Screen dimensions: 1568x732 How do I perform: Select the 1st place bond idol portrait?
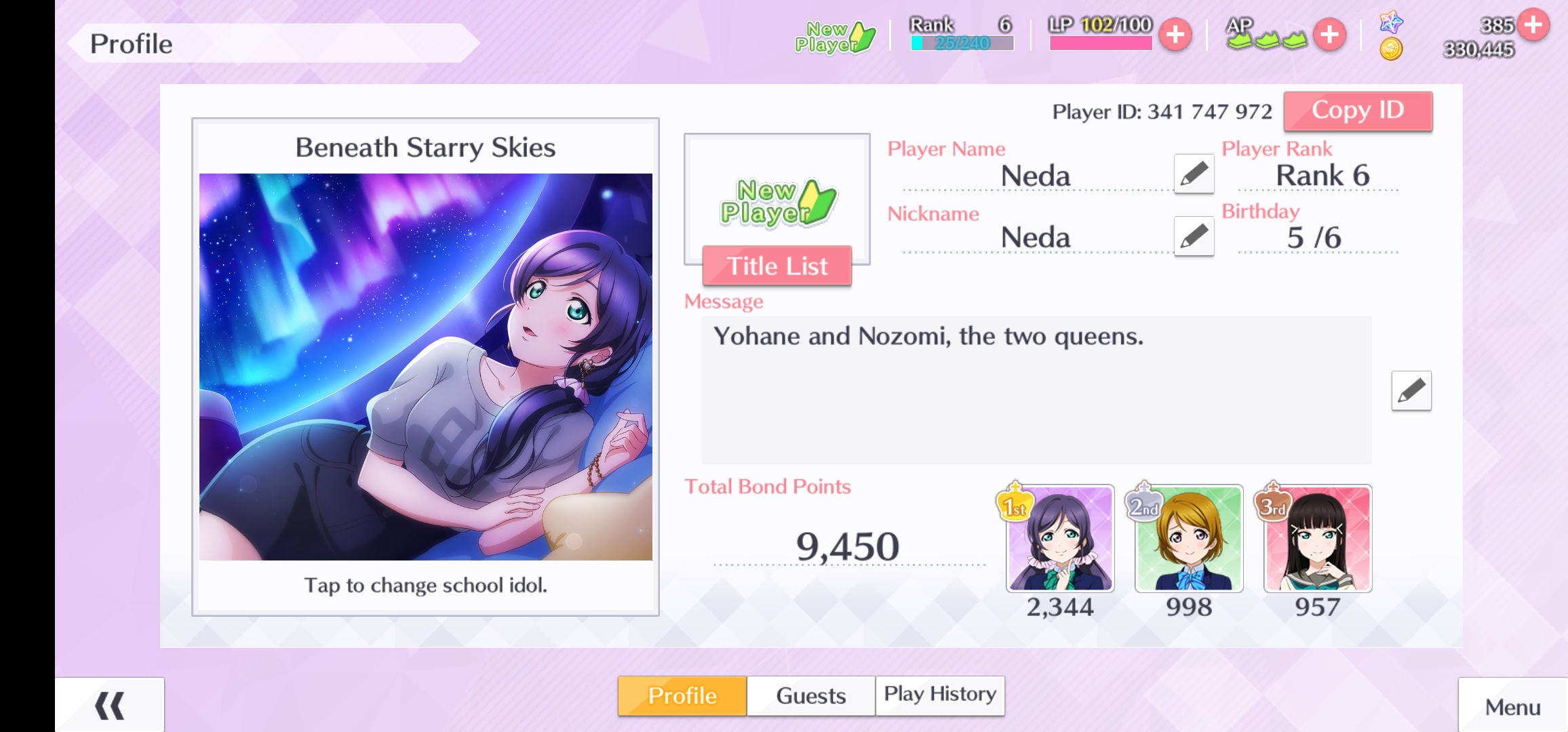(x=1060, y=539)
